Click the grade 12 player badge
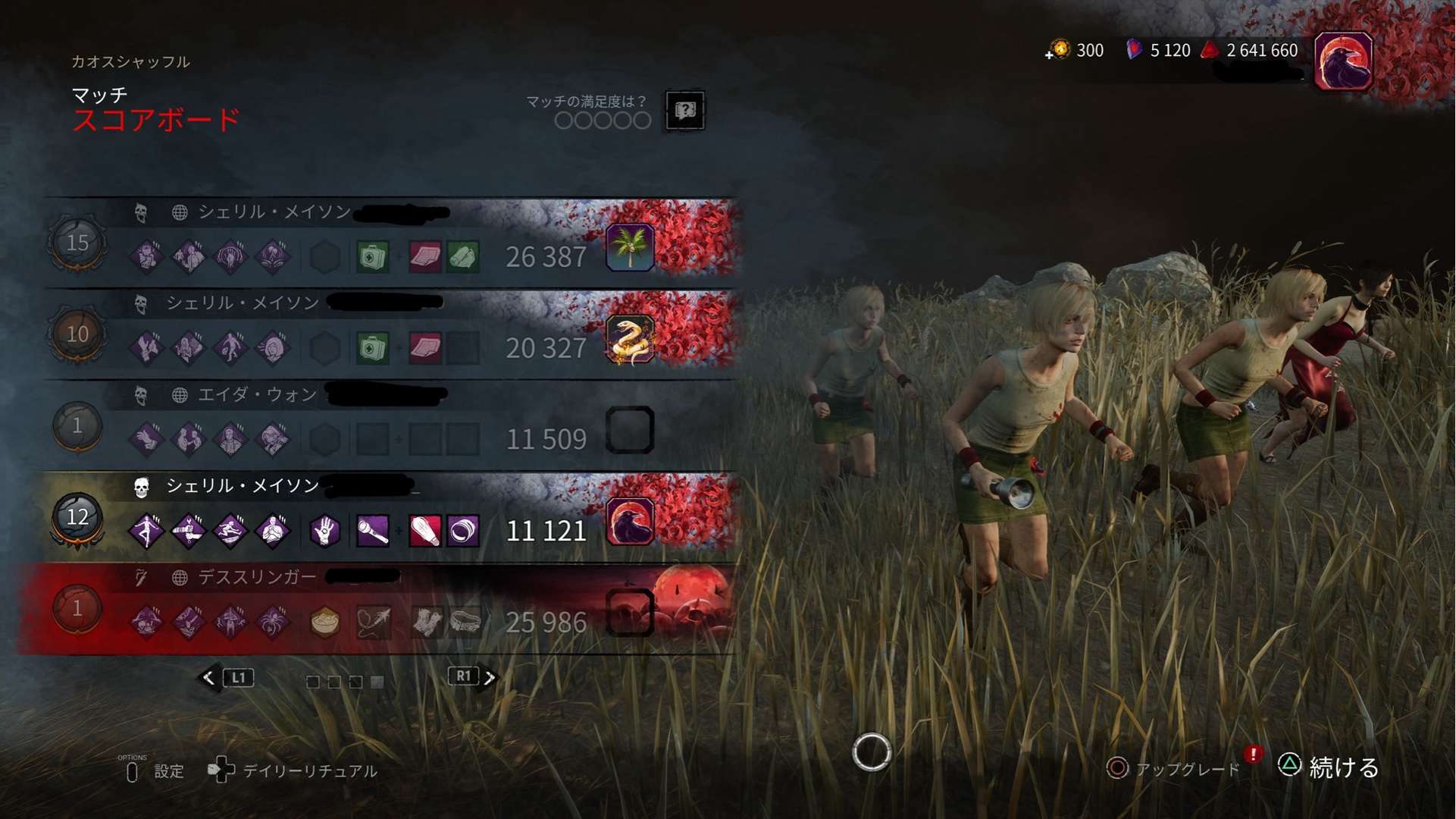 (77, 517)
